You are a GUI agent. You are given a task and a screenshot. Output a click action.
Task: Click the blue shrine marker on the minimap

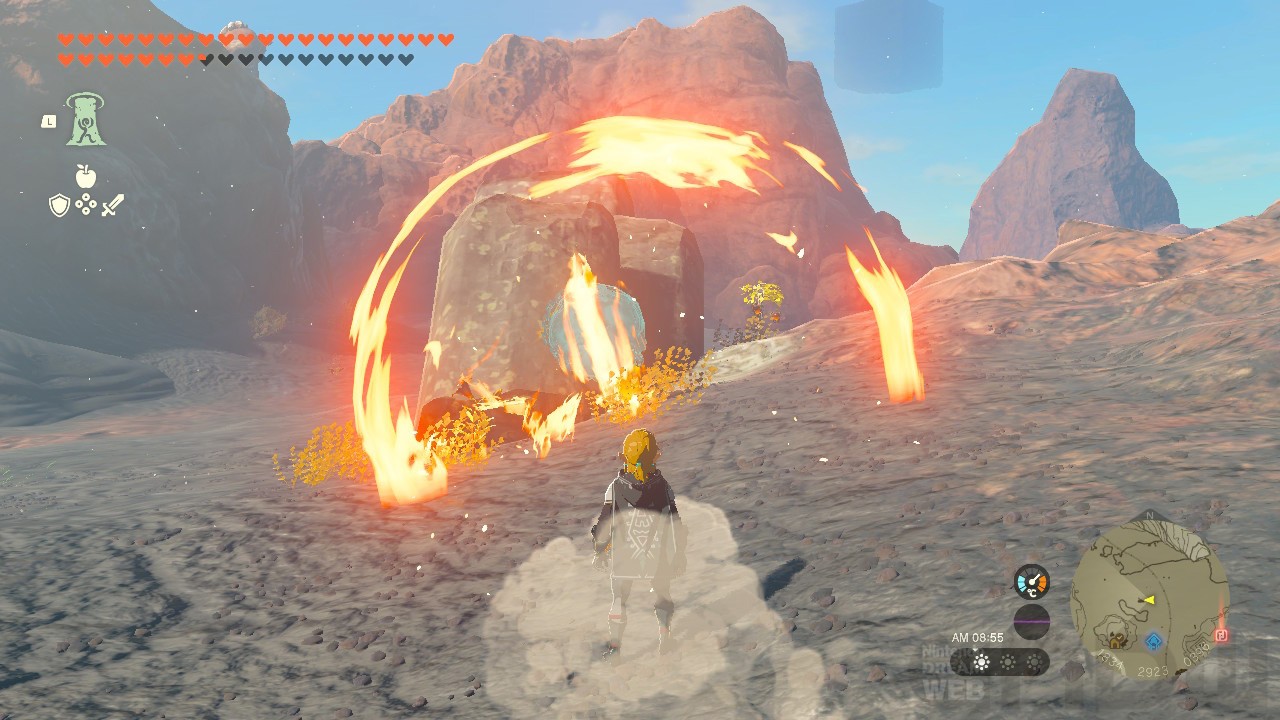1154,641
